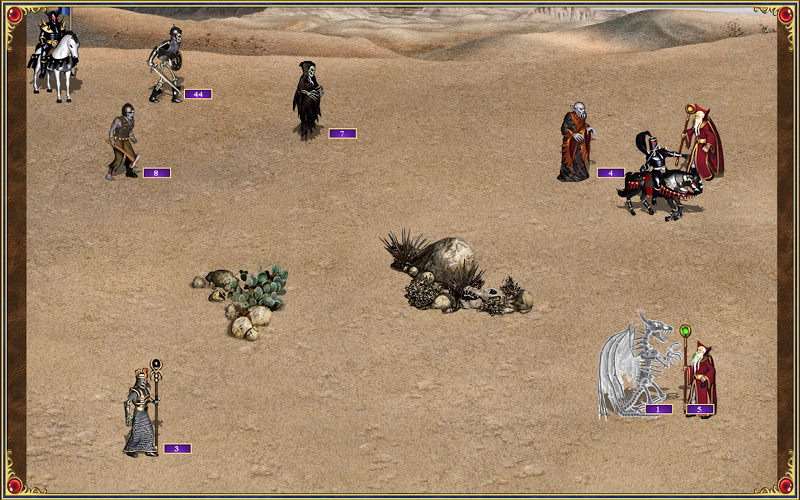
Task: Choose the zombie stack of 8
Action: click(x=122, y=141)
